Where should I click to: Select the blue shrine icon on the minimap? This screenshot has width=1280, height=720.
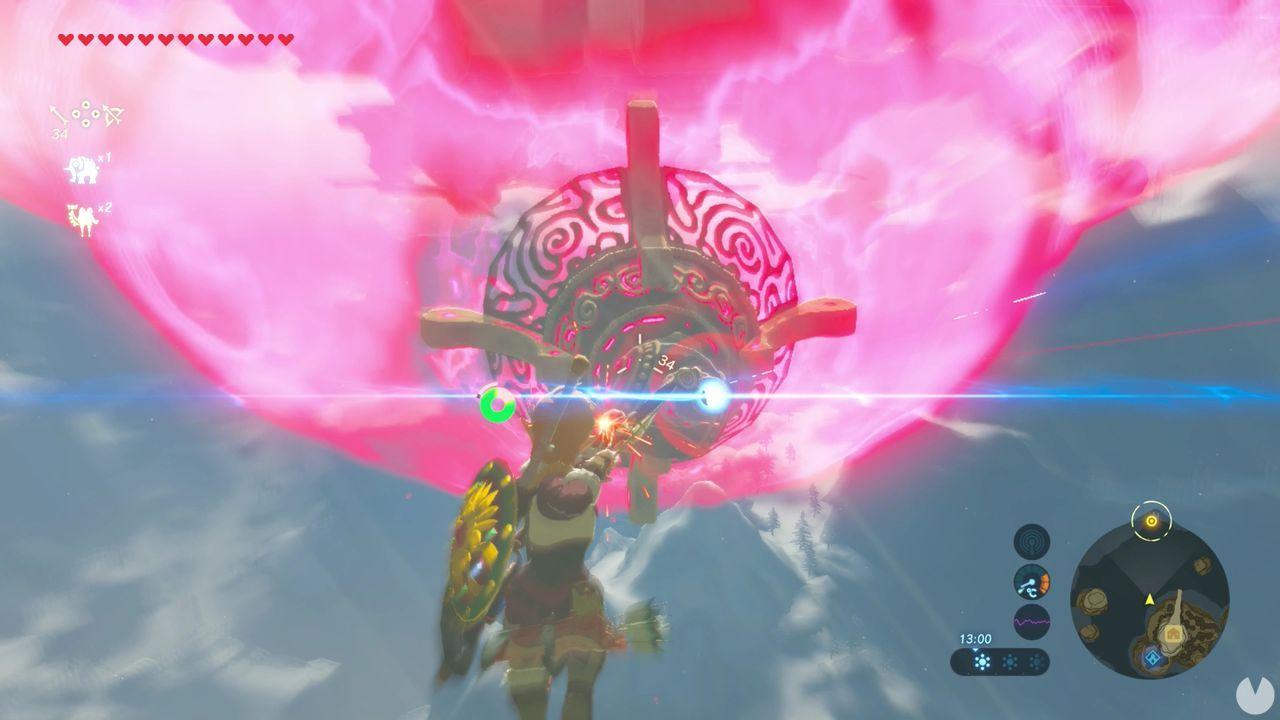coord(1151,658)
